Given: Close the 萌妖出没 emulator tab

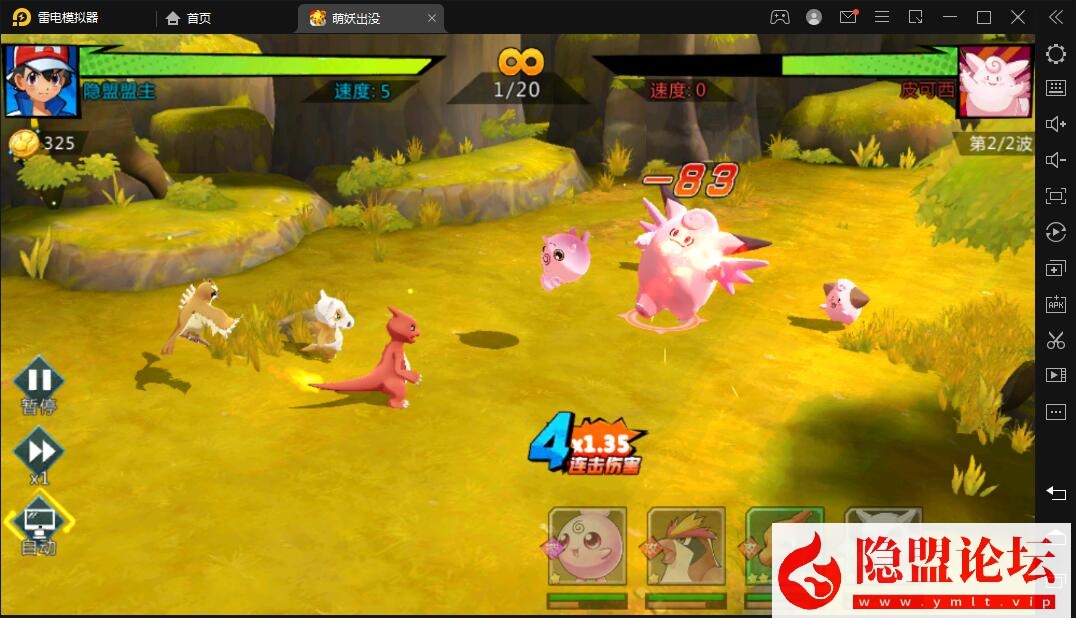Looking at the screenshot, I should click(x=432, y=18).
